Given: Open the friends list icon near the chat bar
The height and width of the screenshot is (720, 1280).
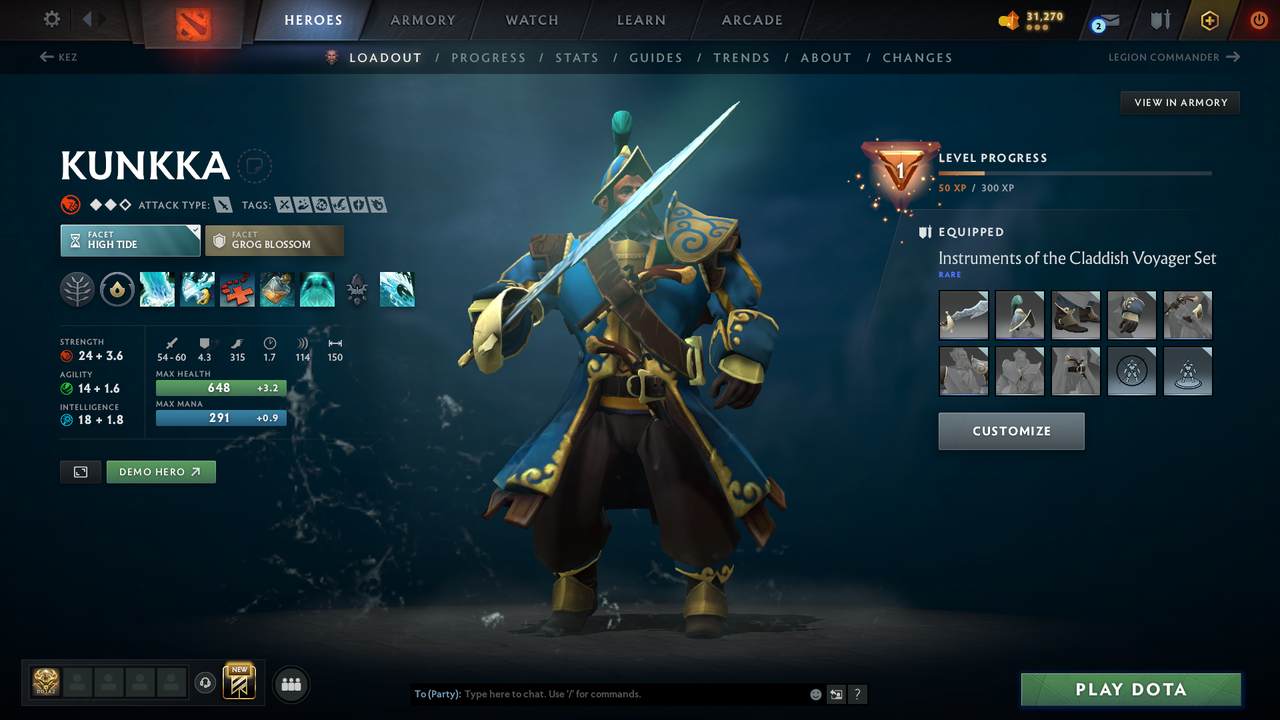Looking at the screenshot, I should coord(290,684).
